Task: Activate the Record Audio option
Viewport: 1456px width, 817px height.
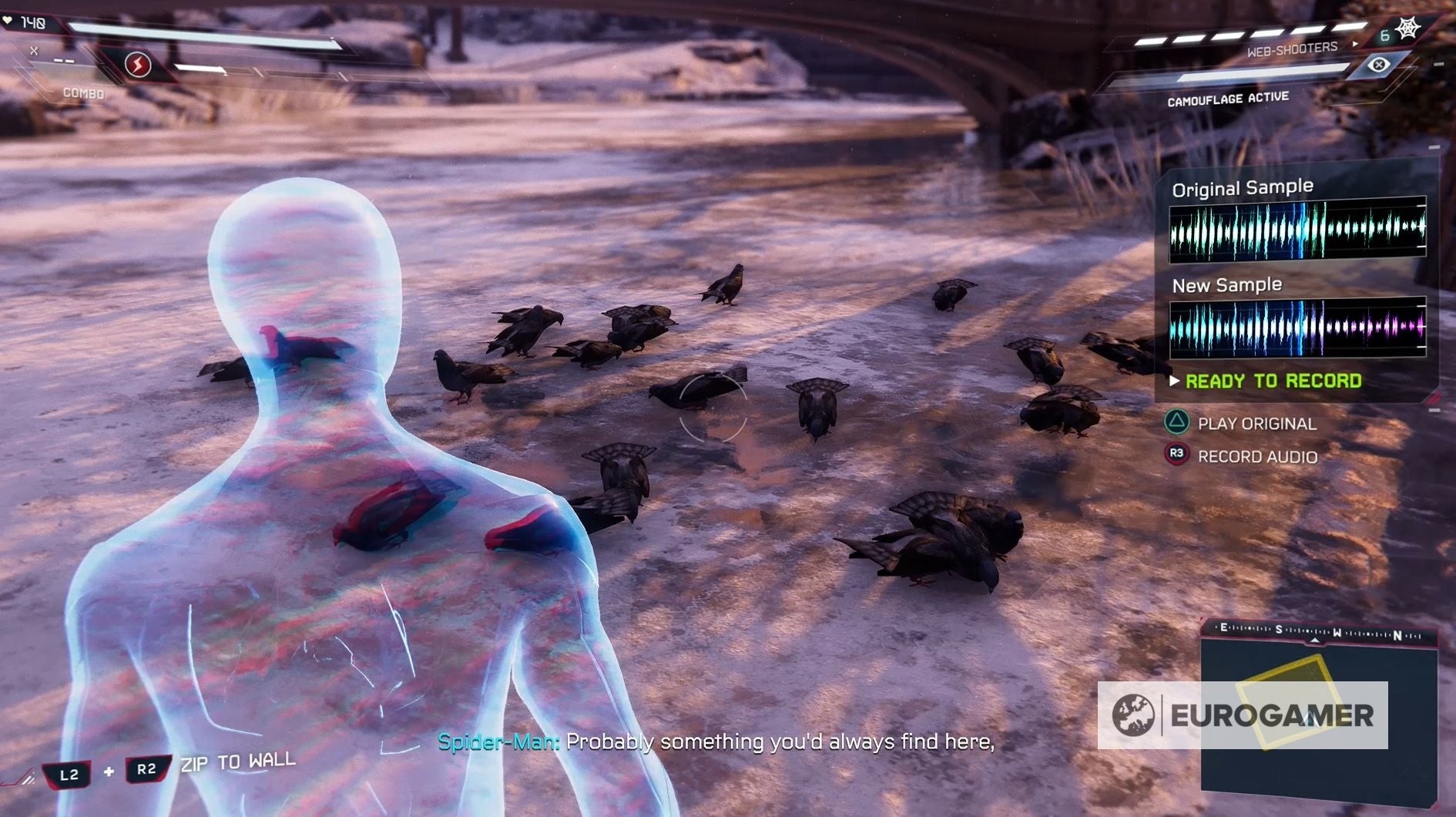Action: pyautogui.click(x=1256, y=457)
